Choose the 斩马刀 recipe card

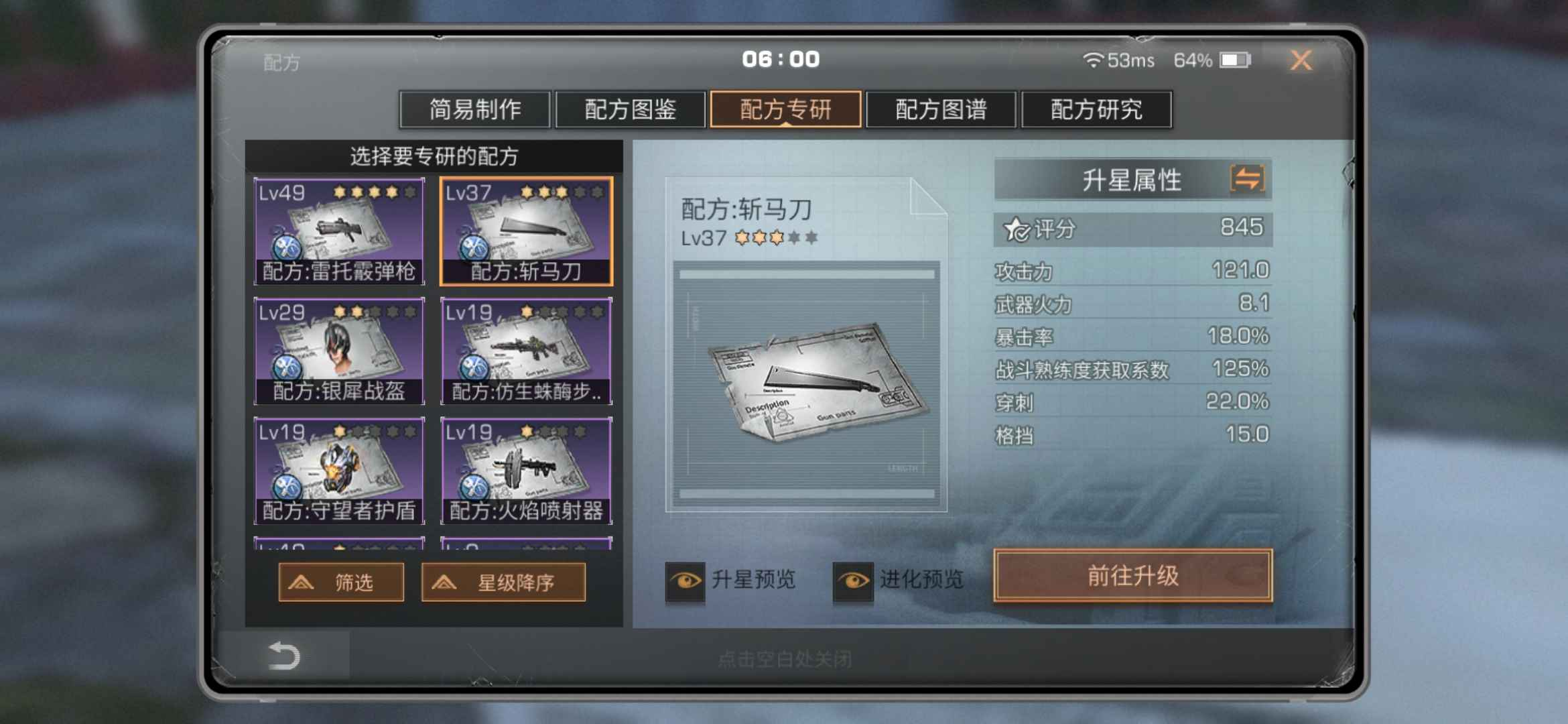(x=526, y=231)
